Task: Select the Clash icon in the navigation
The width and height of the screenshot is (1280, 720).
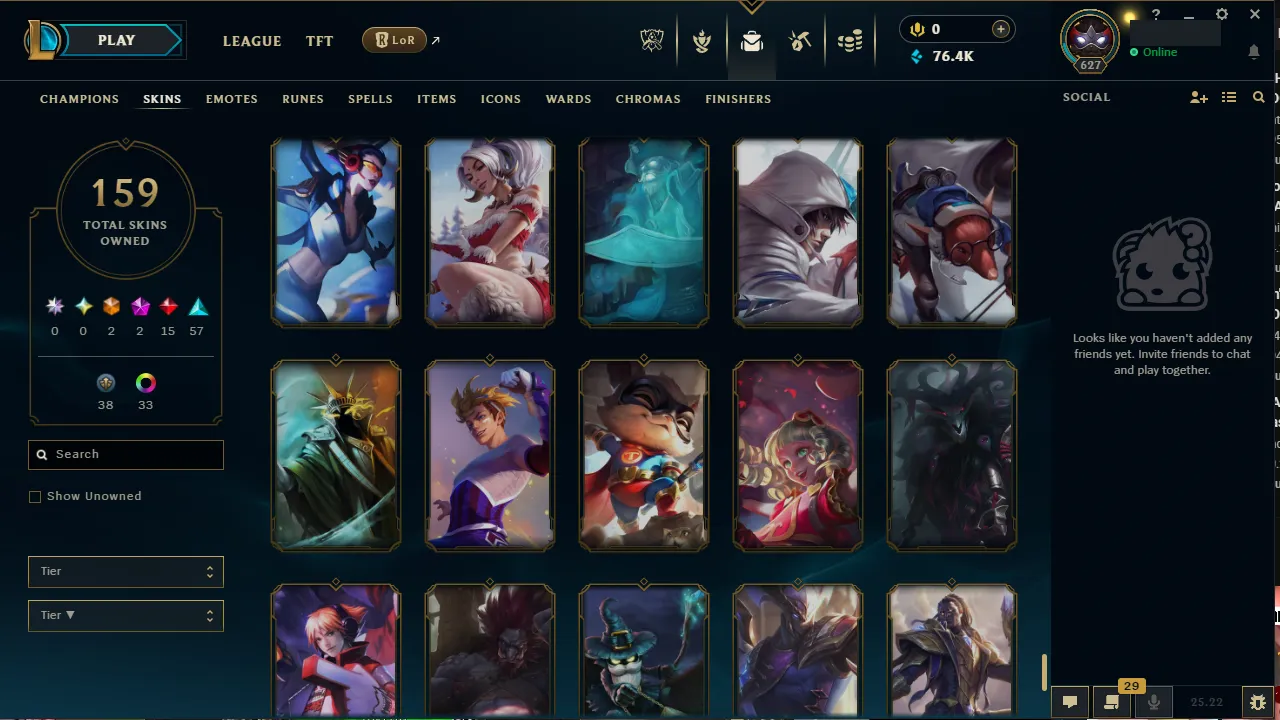Action: [701, 41]
